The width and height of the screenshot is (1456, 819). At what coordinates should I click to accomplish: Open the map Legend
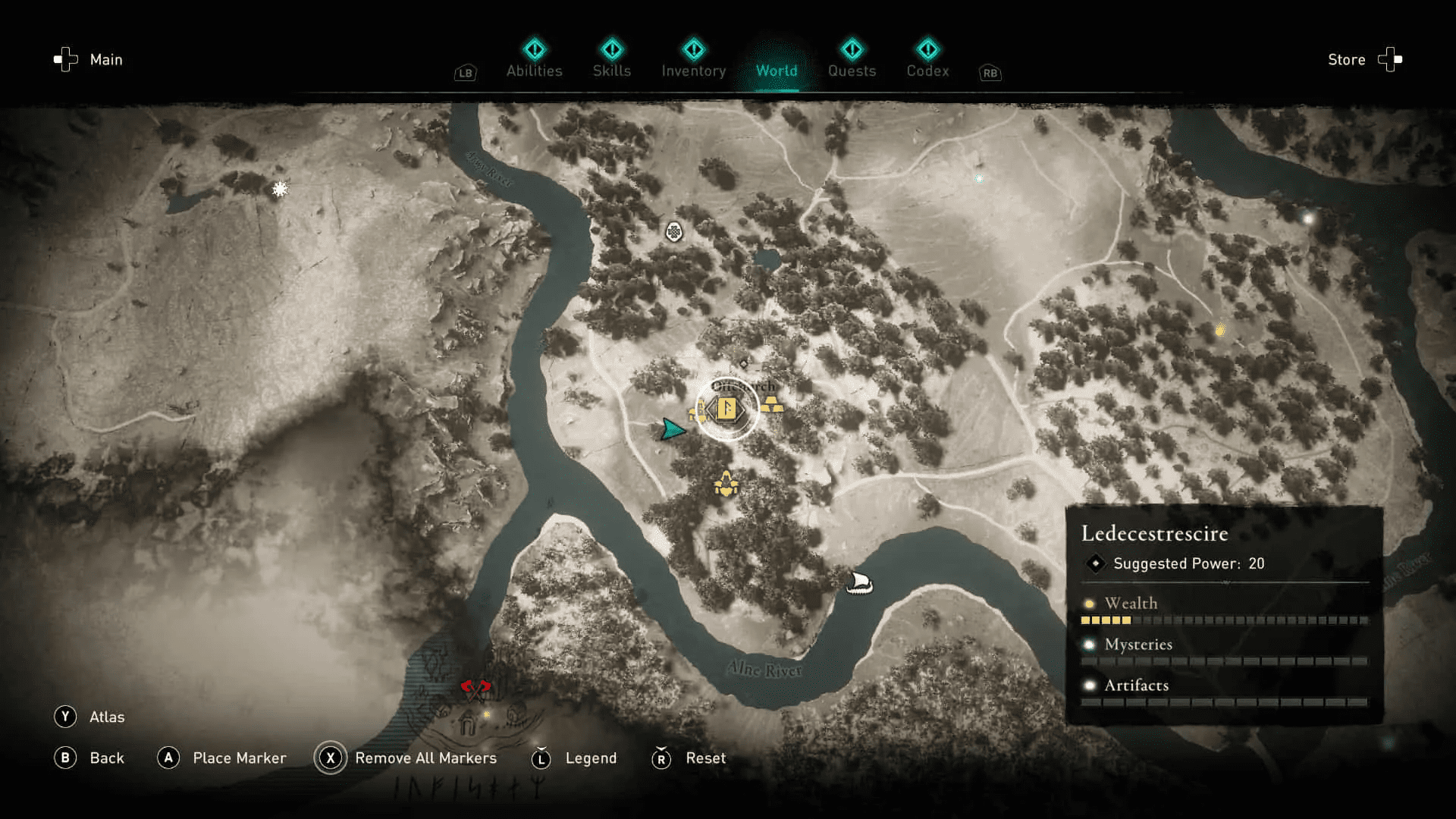pos(590,758)
